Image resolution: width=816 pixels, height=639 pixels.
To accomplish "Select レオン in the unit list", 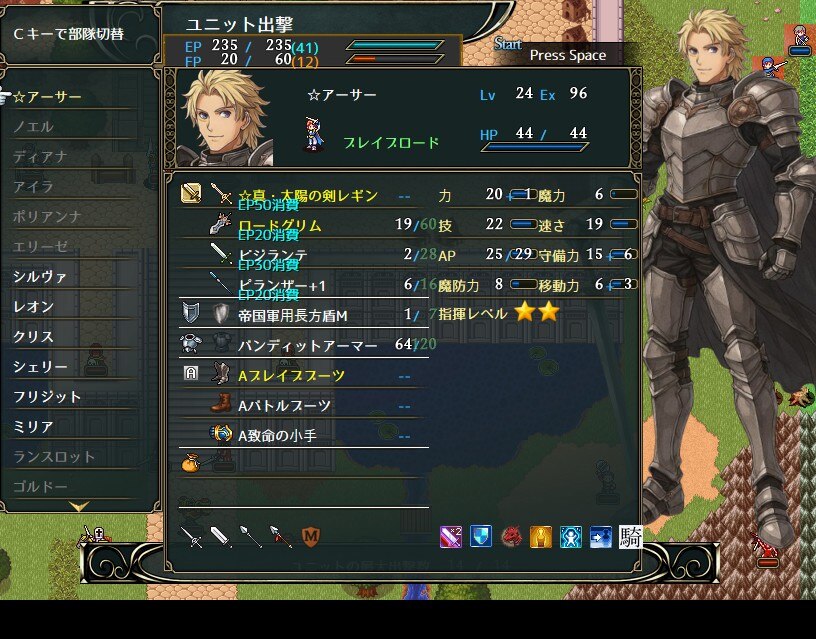I will pyautogui.click(x=34, y=307).
